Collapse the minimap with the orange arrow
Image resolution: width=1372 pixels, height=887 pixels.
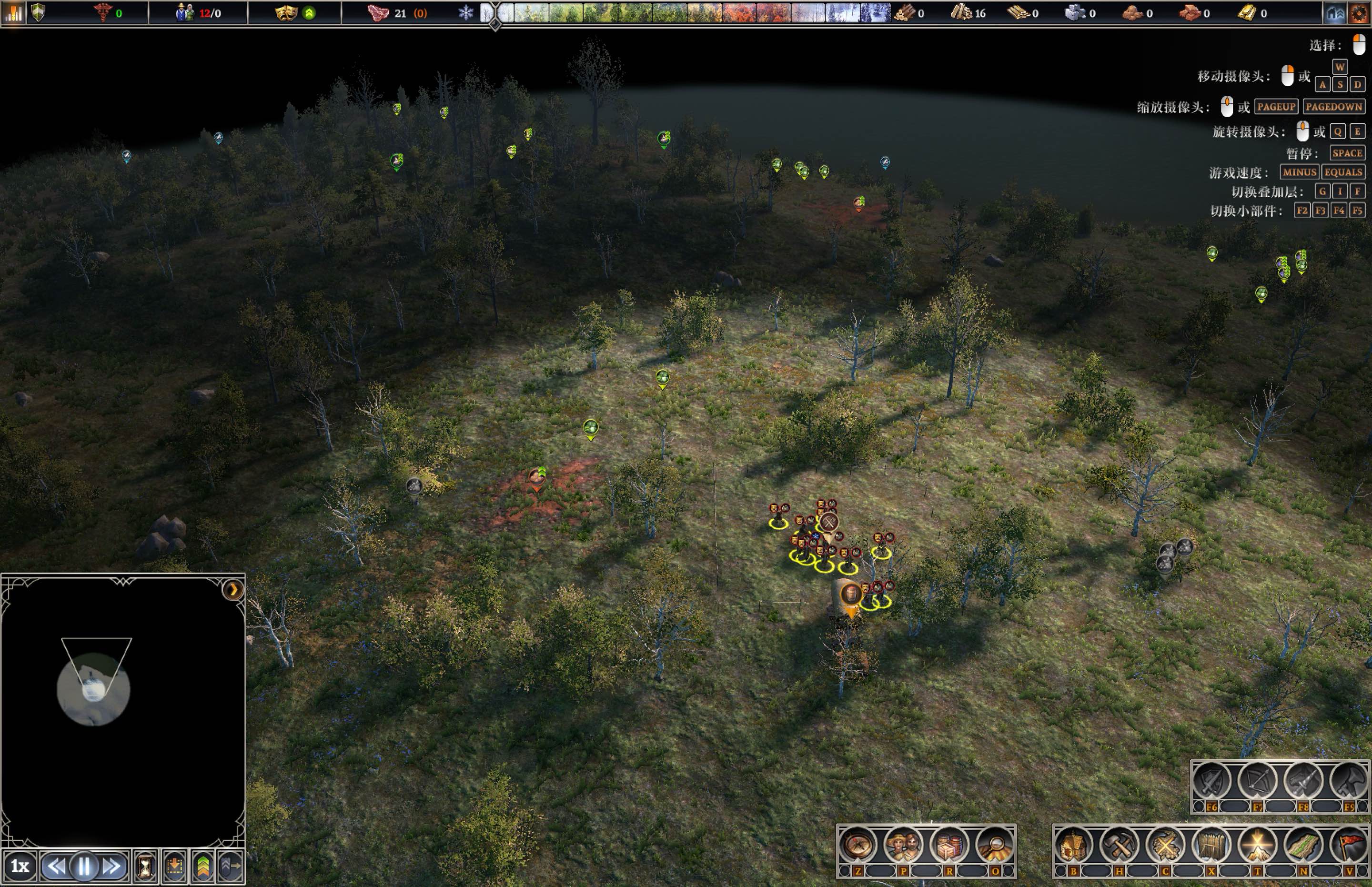pyautogui.click(x=232, y=589)
